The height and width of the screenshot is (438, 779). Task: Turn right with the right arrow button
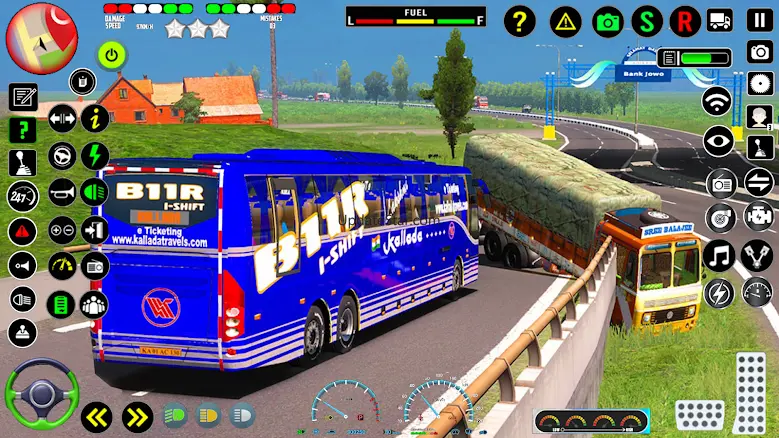click(x=137, y=416)
